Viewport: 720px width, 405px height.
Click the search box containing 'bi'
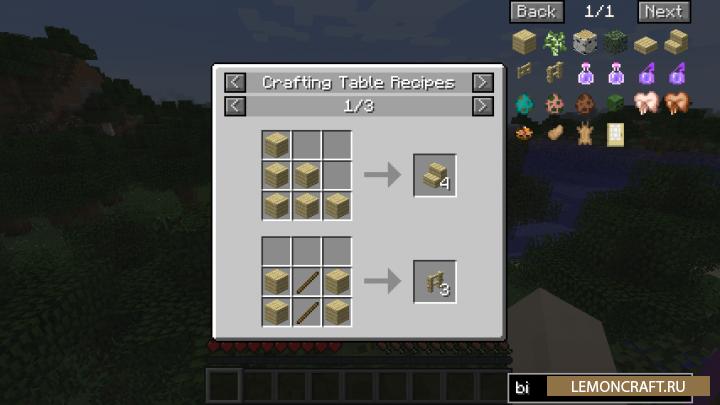click(528, 387)
